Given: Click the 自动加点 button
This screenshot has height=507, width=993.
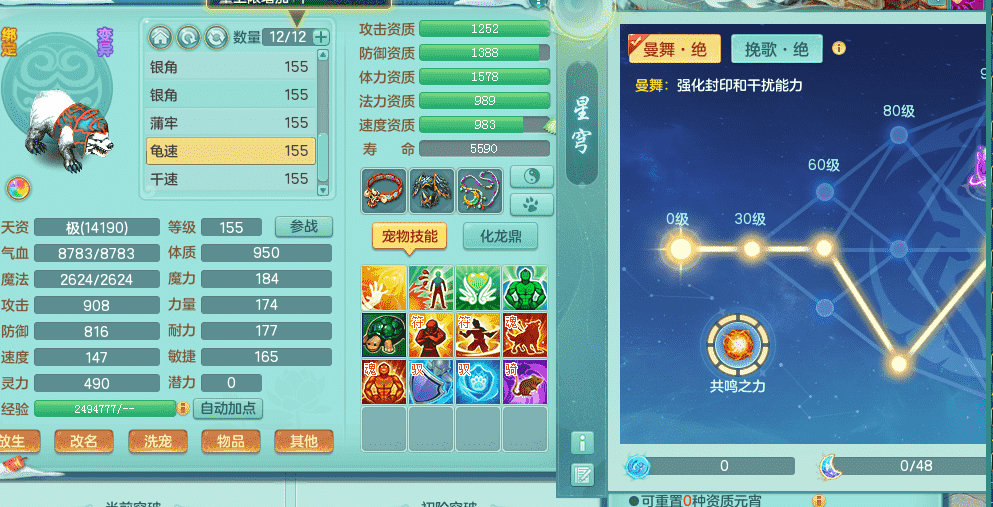Looking at the screenshot, I should pos(229,408).
